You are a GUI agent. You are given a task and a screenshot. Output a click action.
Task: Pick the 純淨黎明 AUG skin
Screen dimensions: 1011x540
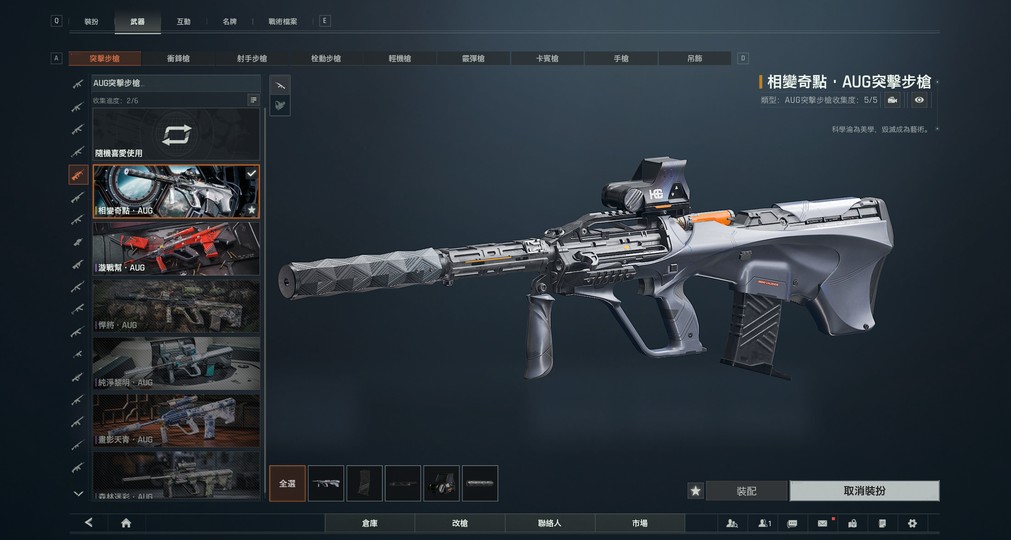176,362
